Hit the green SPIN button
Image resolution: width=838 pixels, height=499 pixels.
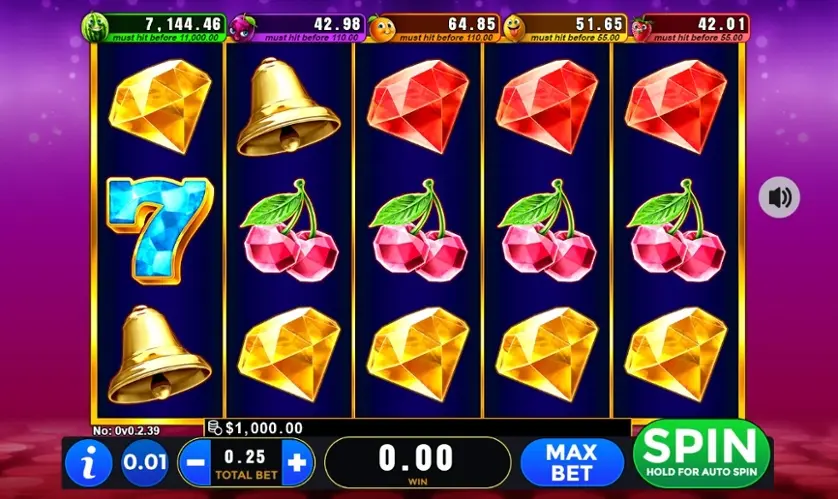click(x=701, y=455)
